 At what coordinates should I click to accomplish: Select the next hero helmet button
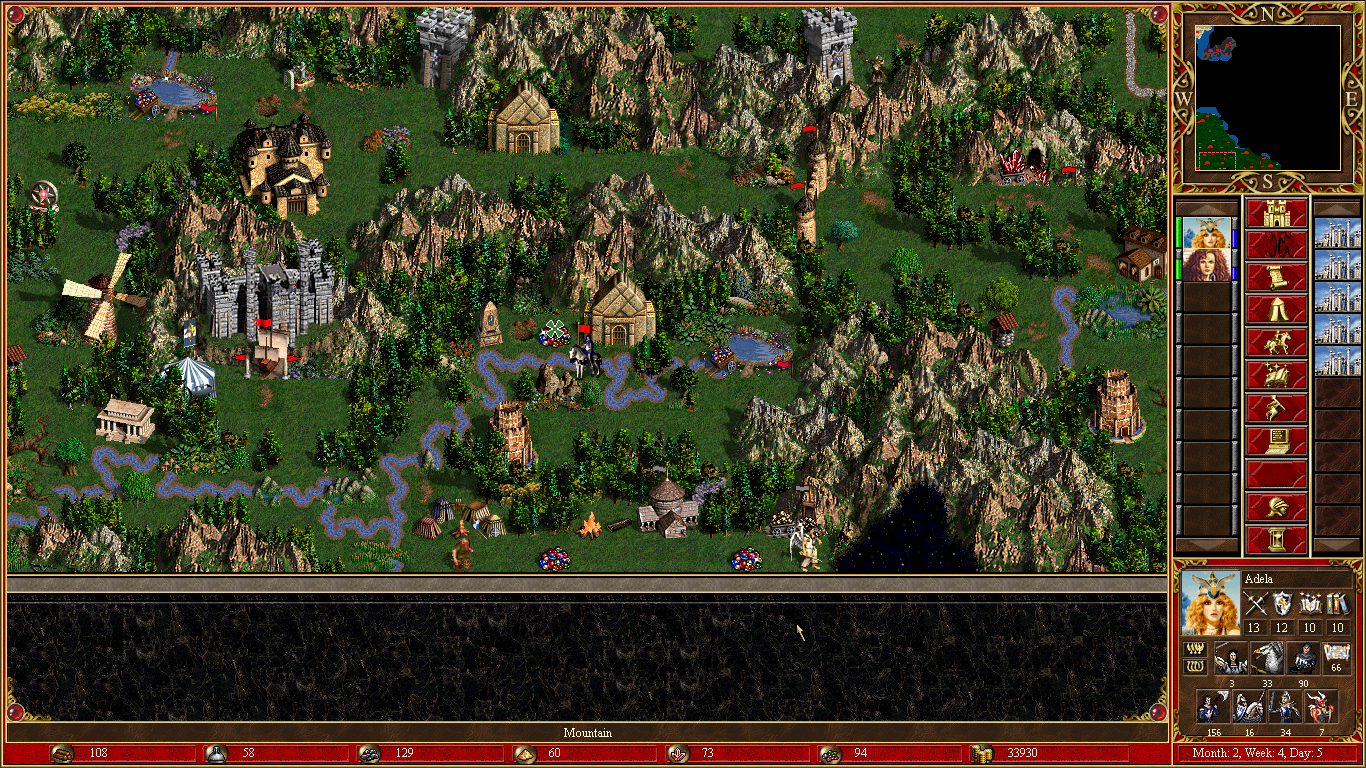pos(1276,506)
